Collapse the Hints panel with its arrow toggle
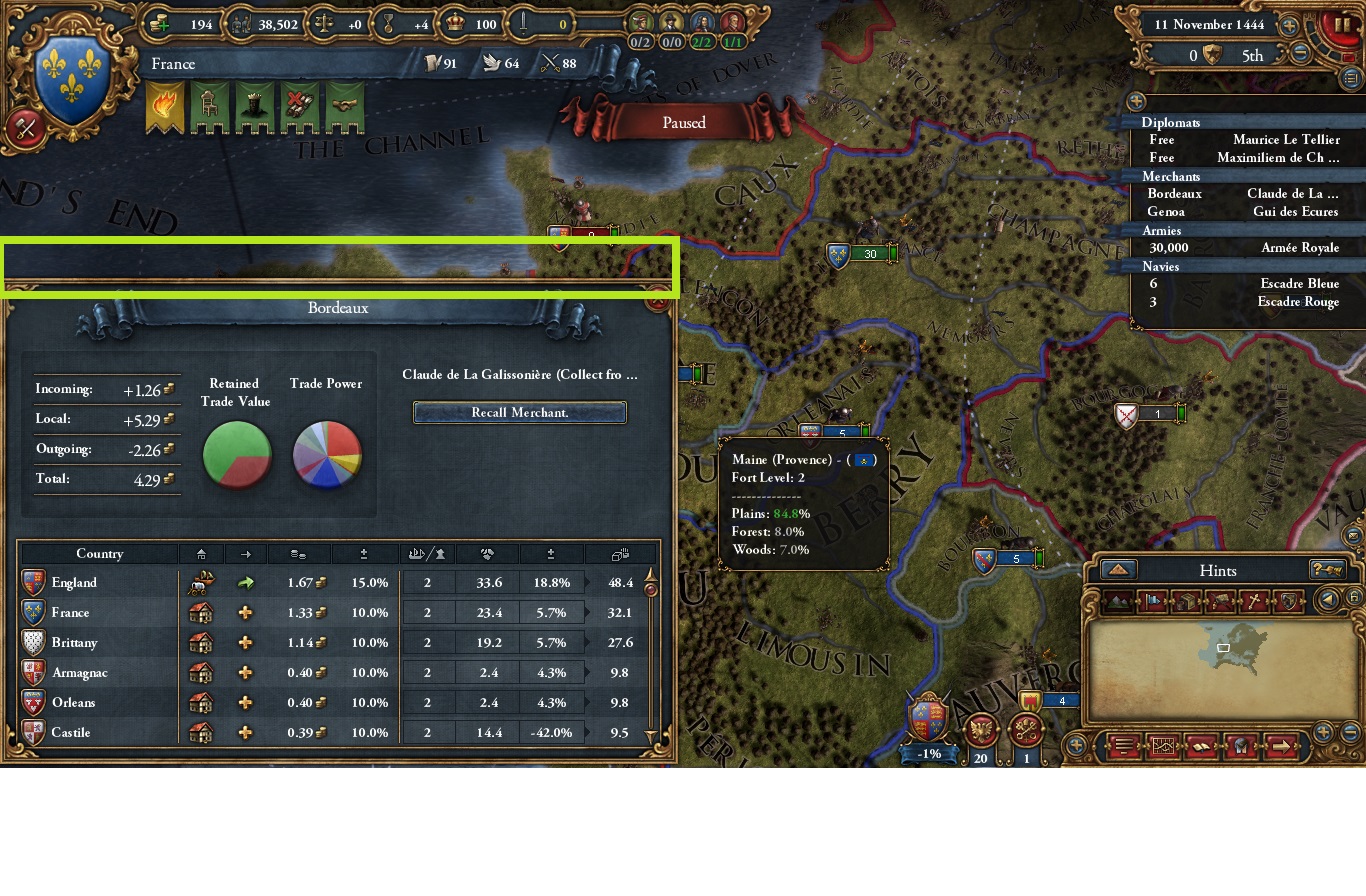 click(x=1117, y=570)
